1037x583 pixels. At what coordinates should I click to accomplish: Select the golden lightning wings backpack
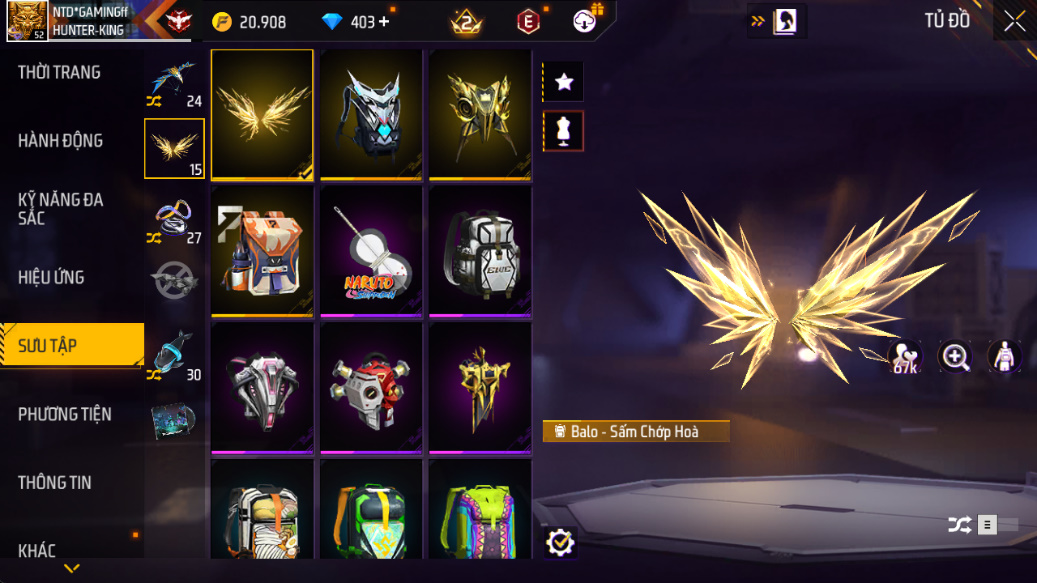(x=262, y=114)
